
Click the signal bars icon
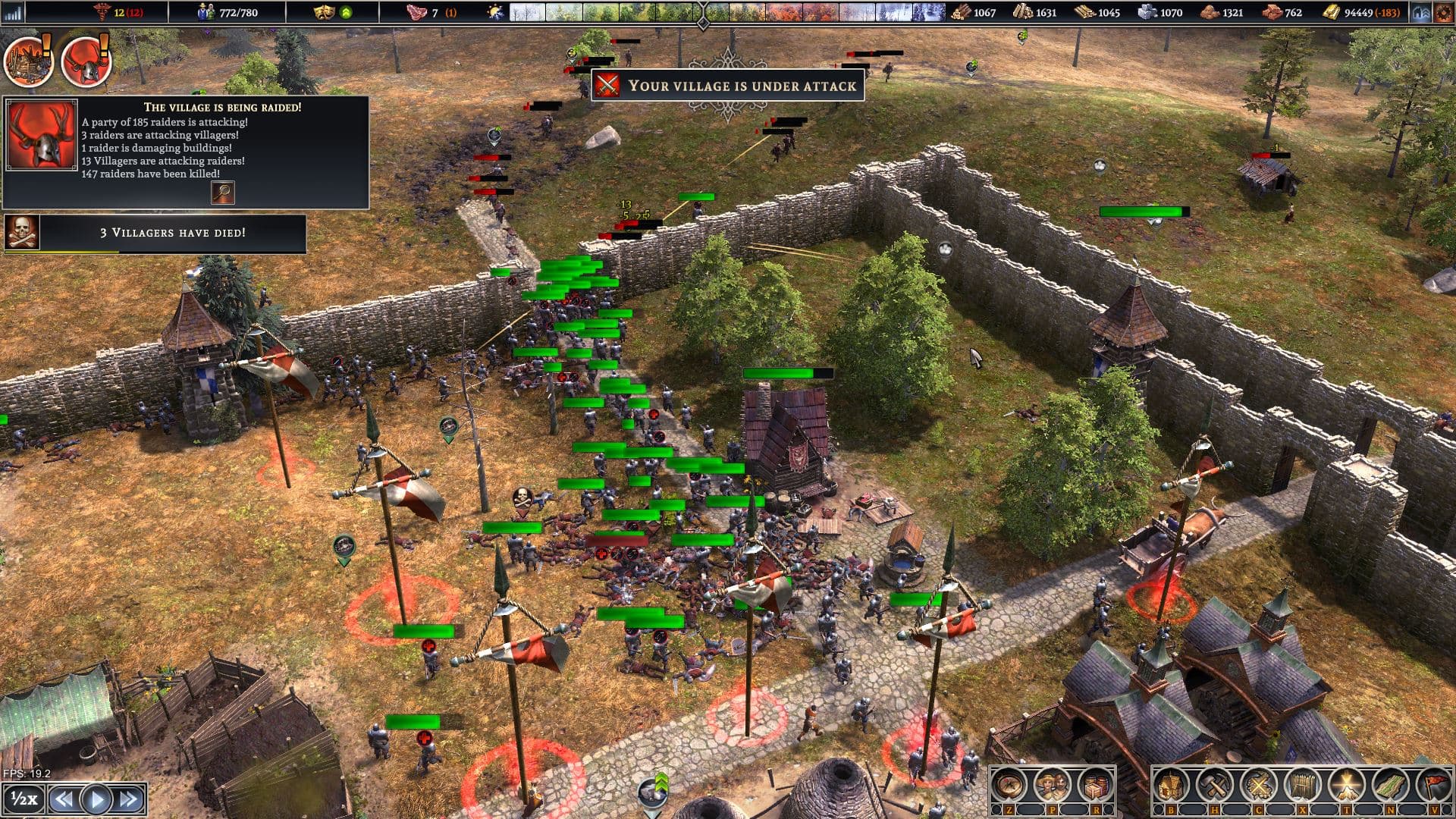point(13,12)
